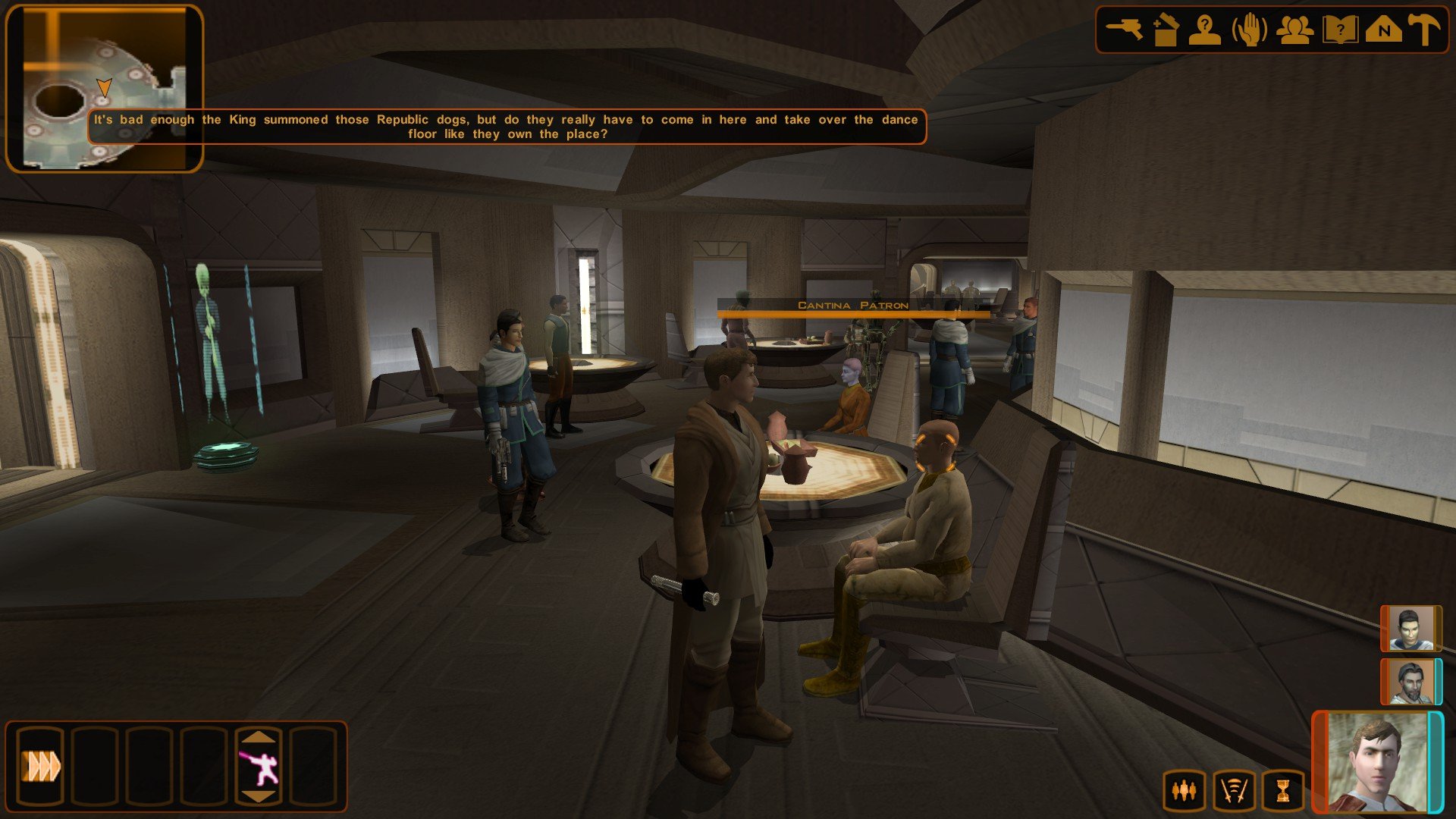Screen dimensions: 1456x819
Task: Click the main character's large portrait
Action: point(1378,763)
